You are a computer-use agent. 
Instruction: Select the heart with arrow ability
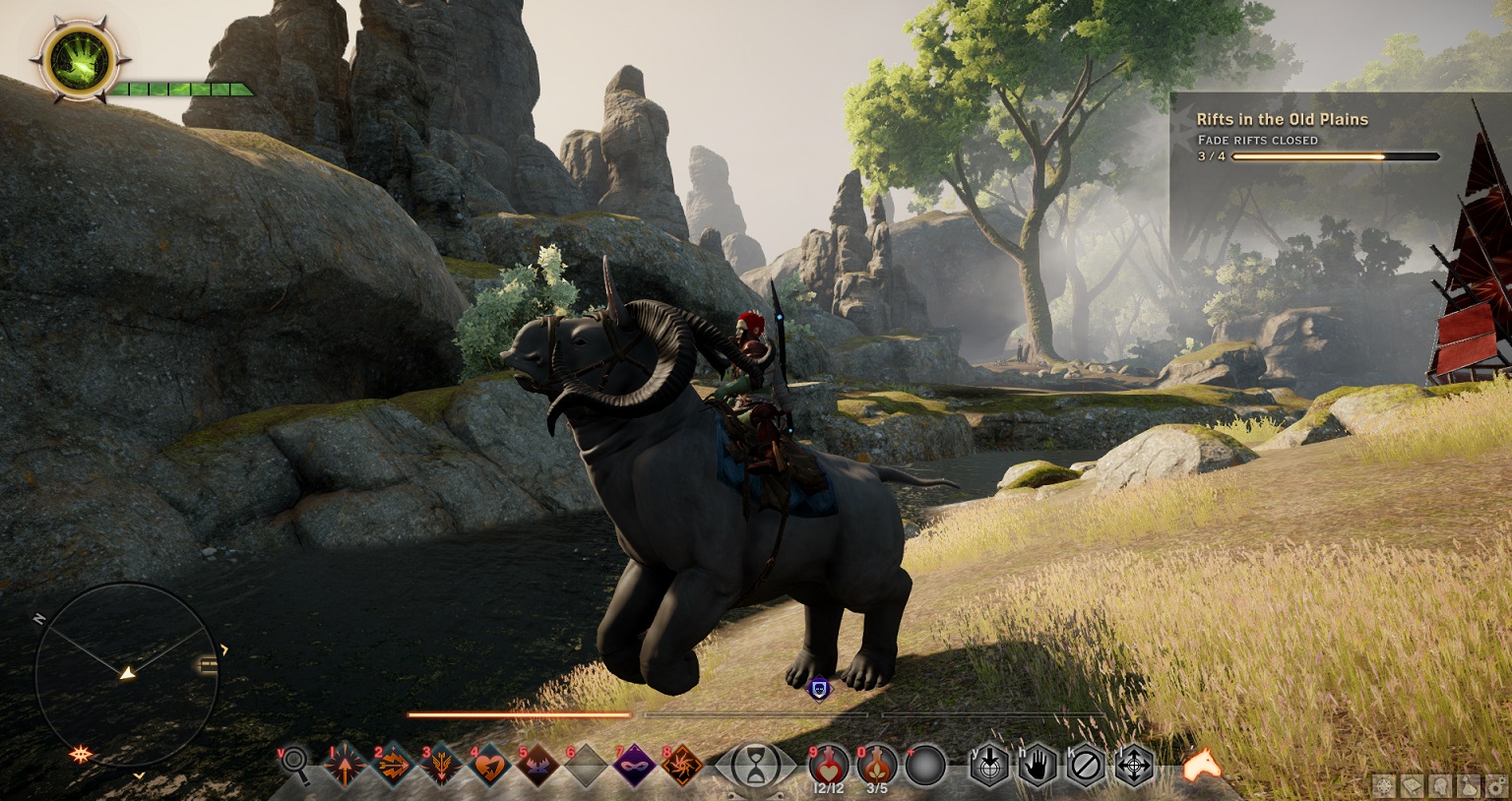(x=489, y=765)
